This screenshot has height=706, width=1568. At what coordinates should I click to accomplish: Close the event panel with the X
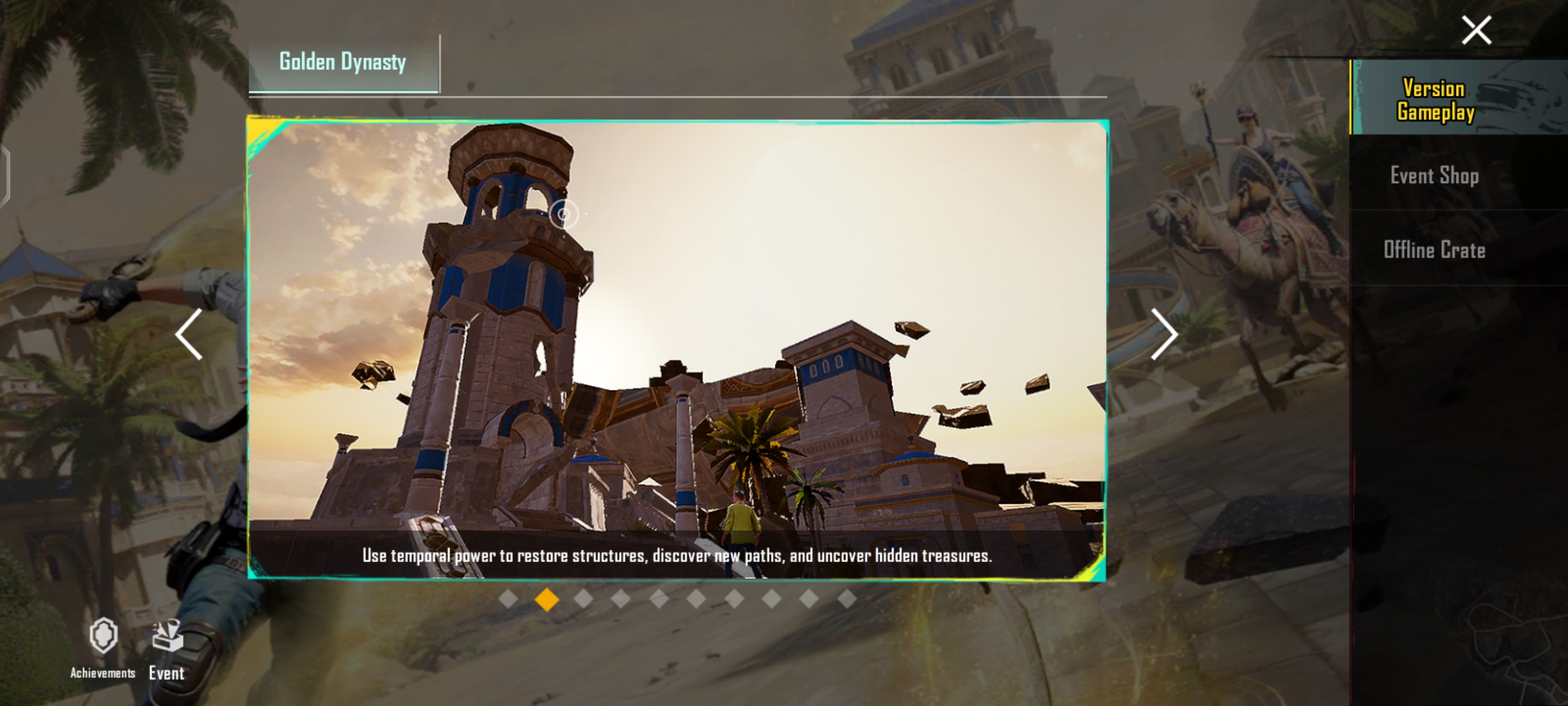1476,30
